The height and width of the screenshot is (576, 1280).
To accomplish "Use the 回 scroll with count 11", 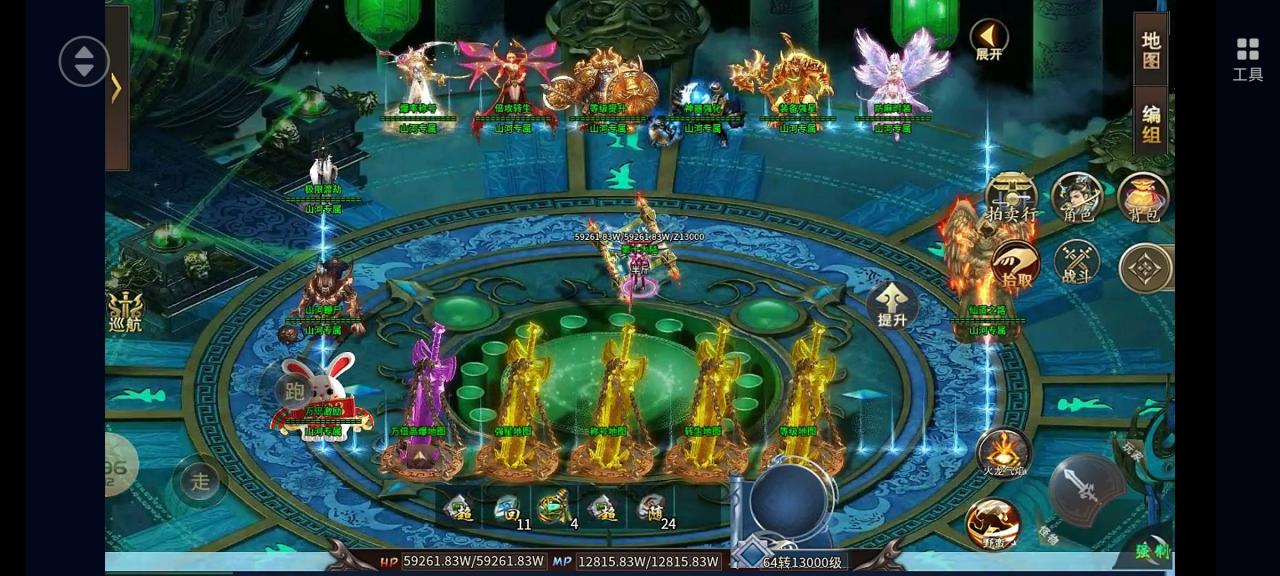I will coord(510,510).
